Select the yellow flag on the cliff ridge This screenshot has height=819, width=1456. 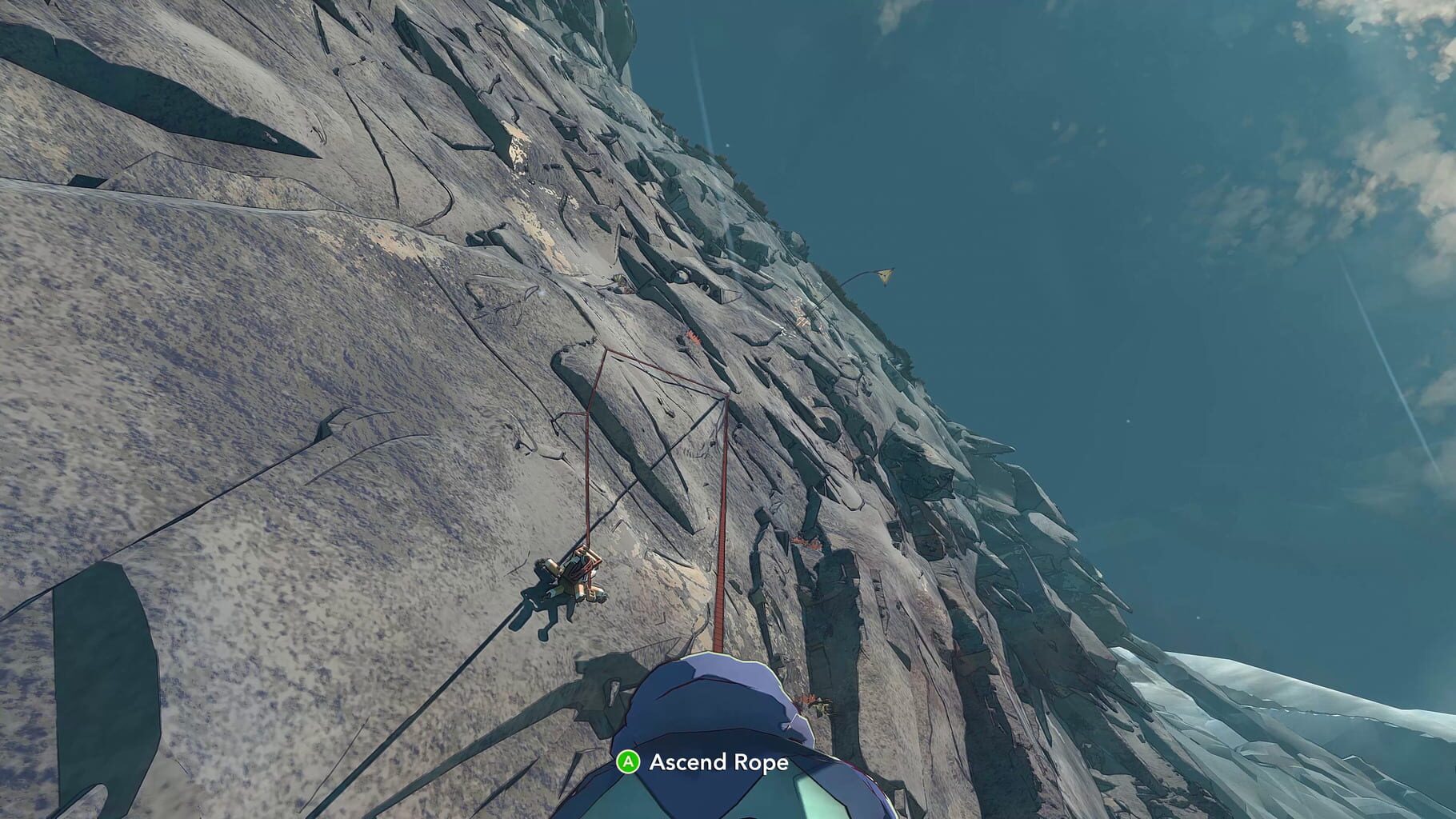(x=885, y=275)
